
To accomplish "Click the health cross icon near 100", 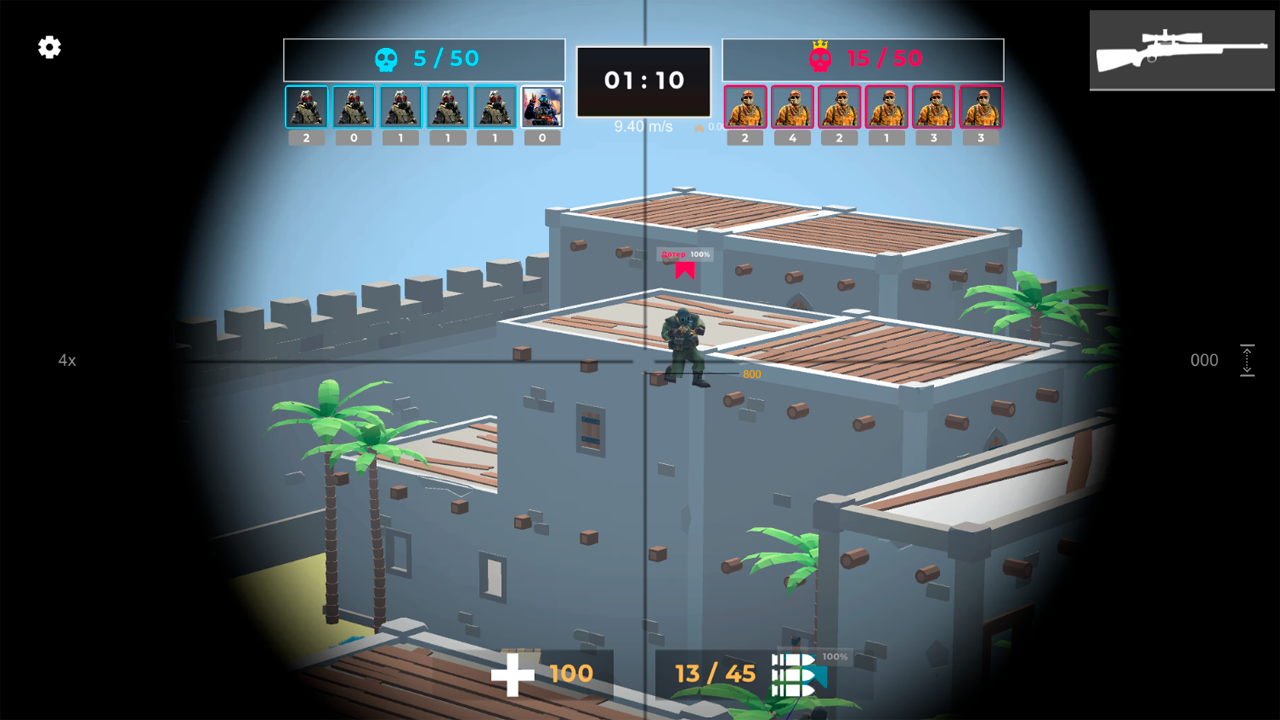I will [512, 675].
